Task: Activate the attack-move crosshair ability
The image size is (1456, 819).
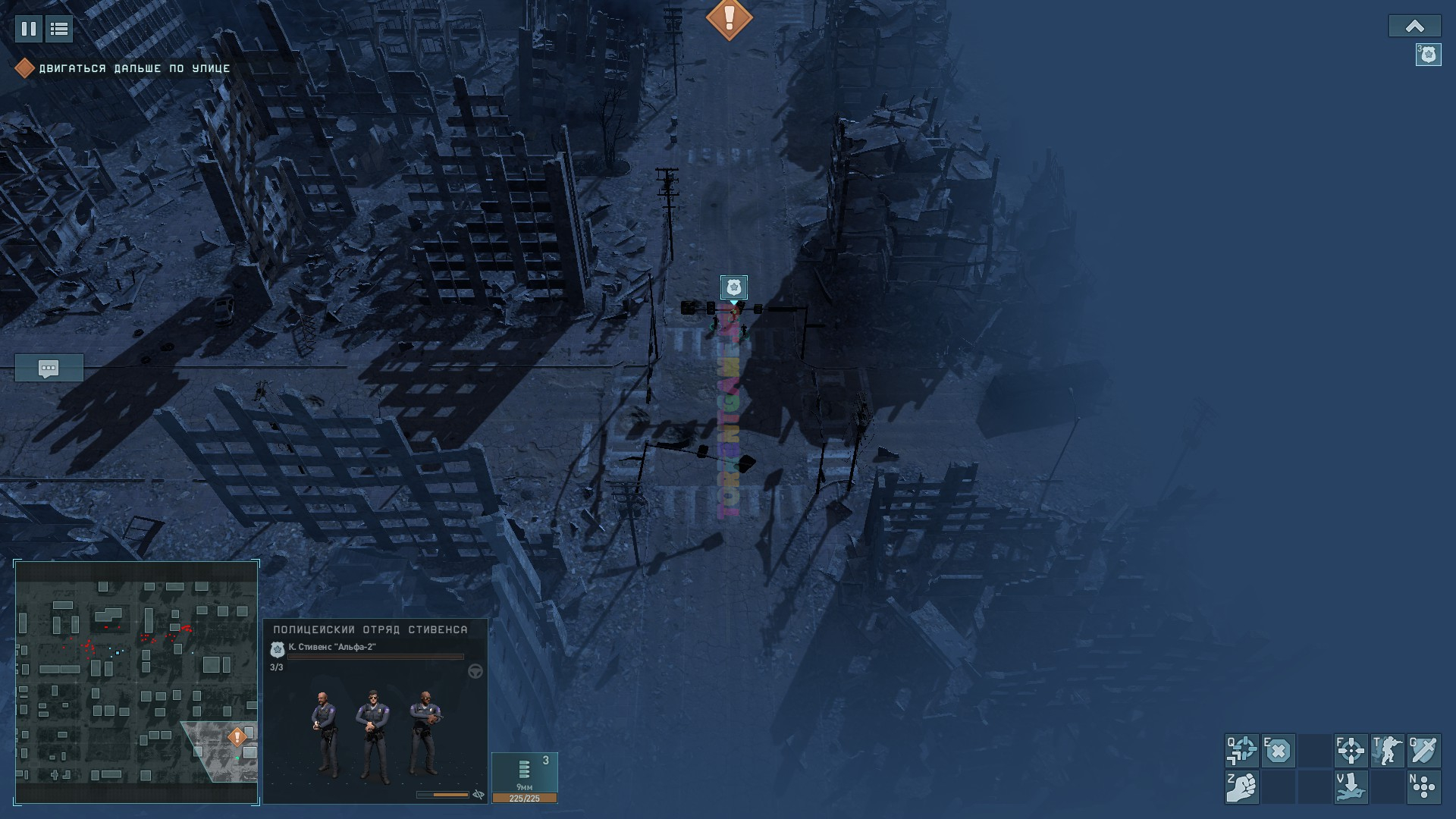Action: tap(1241, 751)
